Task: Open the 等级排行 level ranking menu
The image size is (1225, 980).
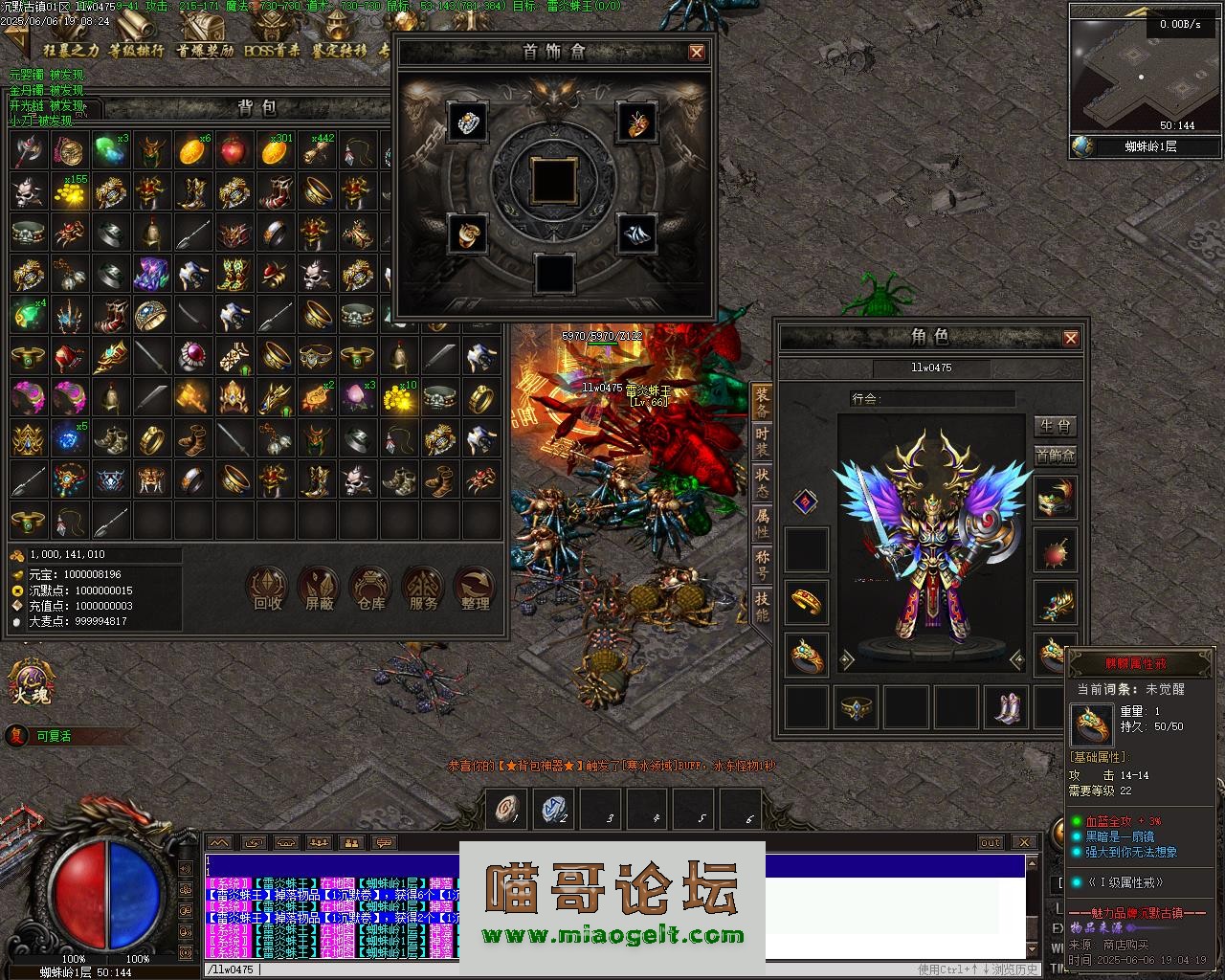Action: (x=136, y=50)
